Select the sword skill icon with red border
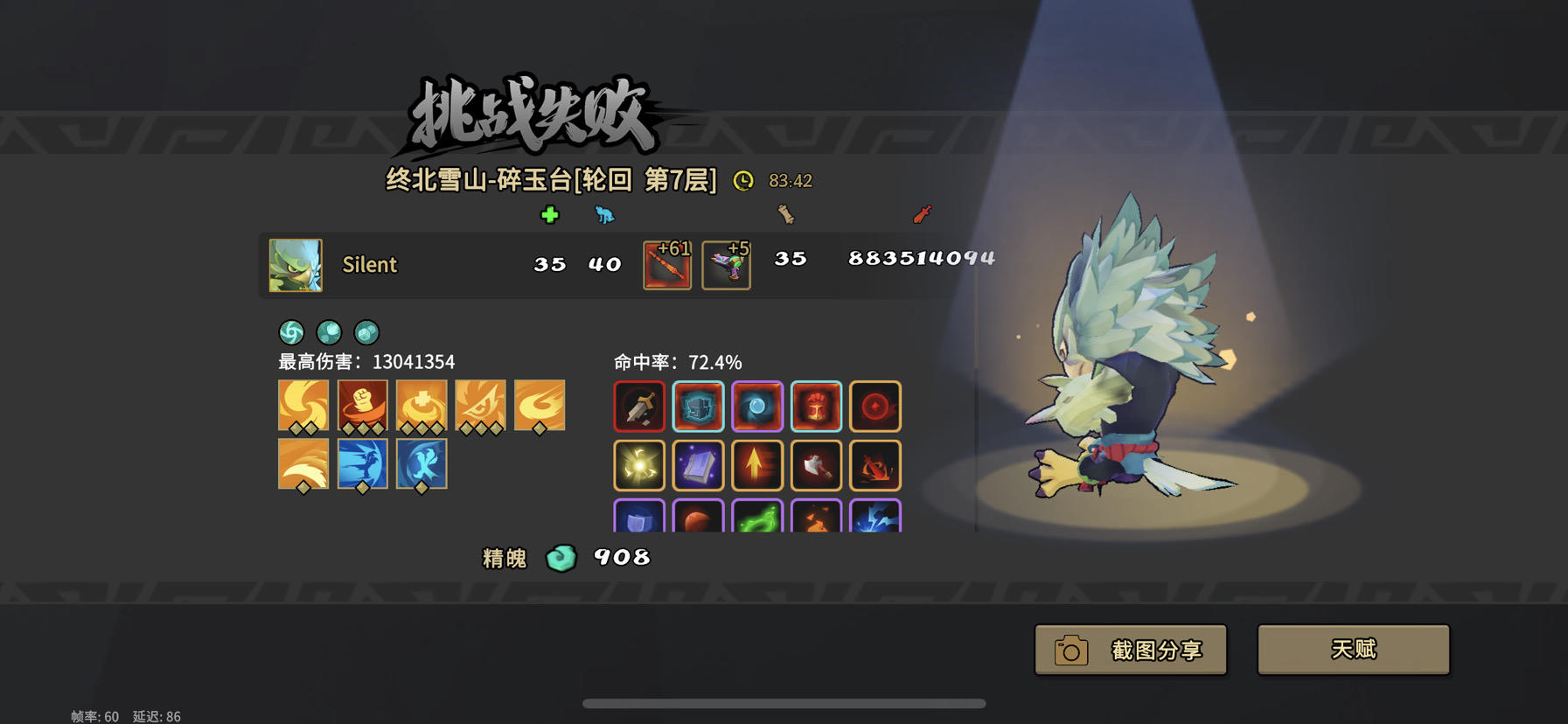 point(639,406)
